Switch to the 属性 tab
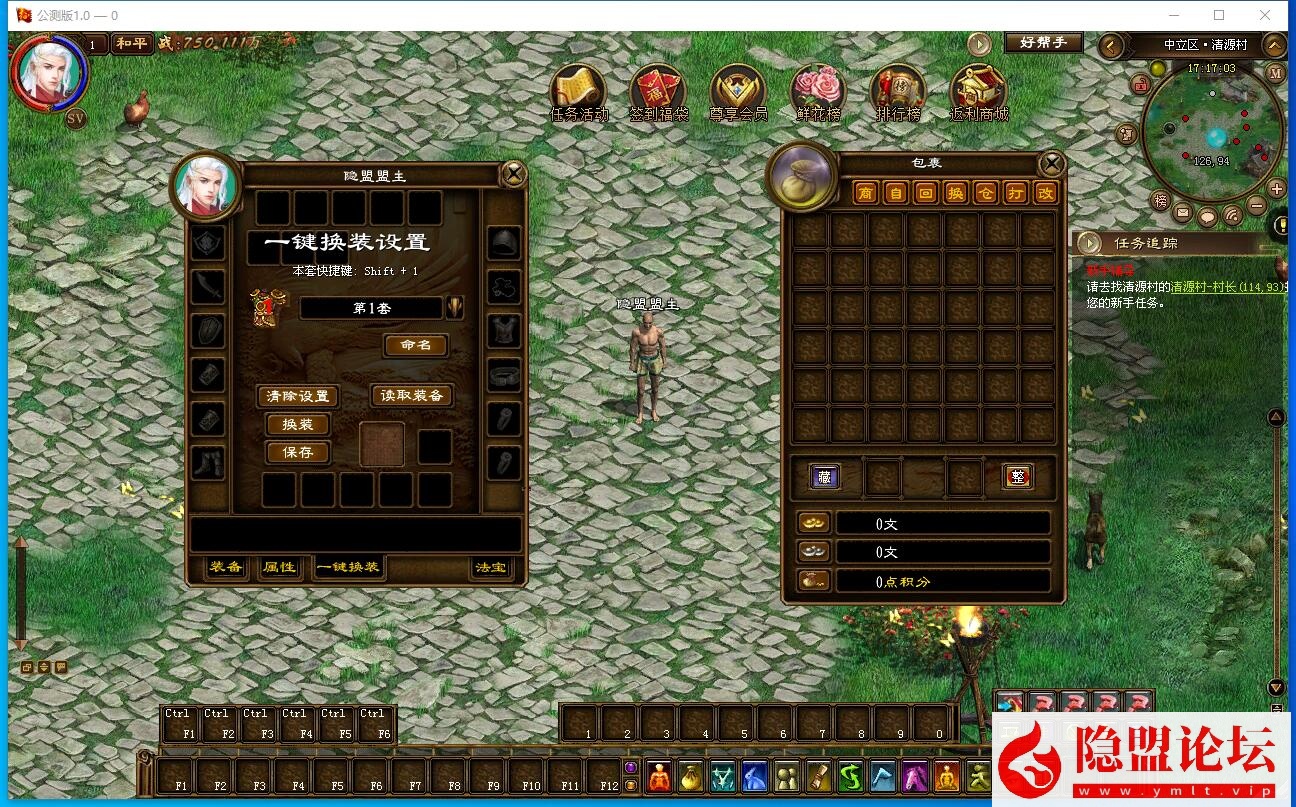 pyautogui.click(x=279, y=567)
